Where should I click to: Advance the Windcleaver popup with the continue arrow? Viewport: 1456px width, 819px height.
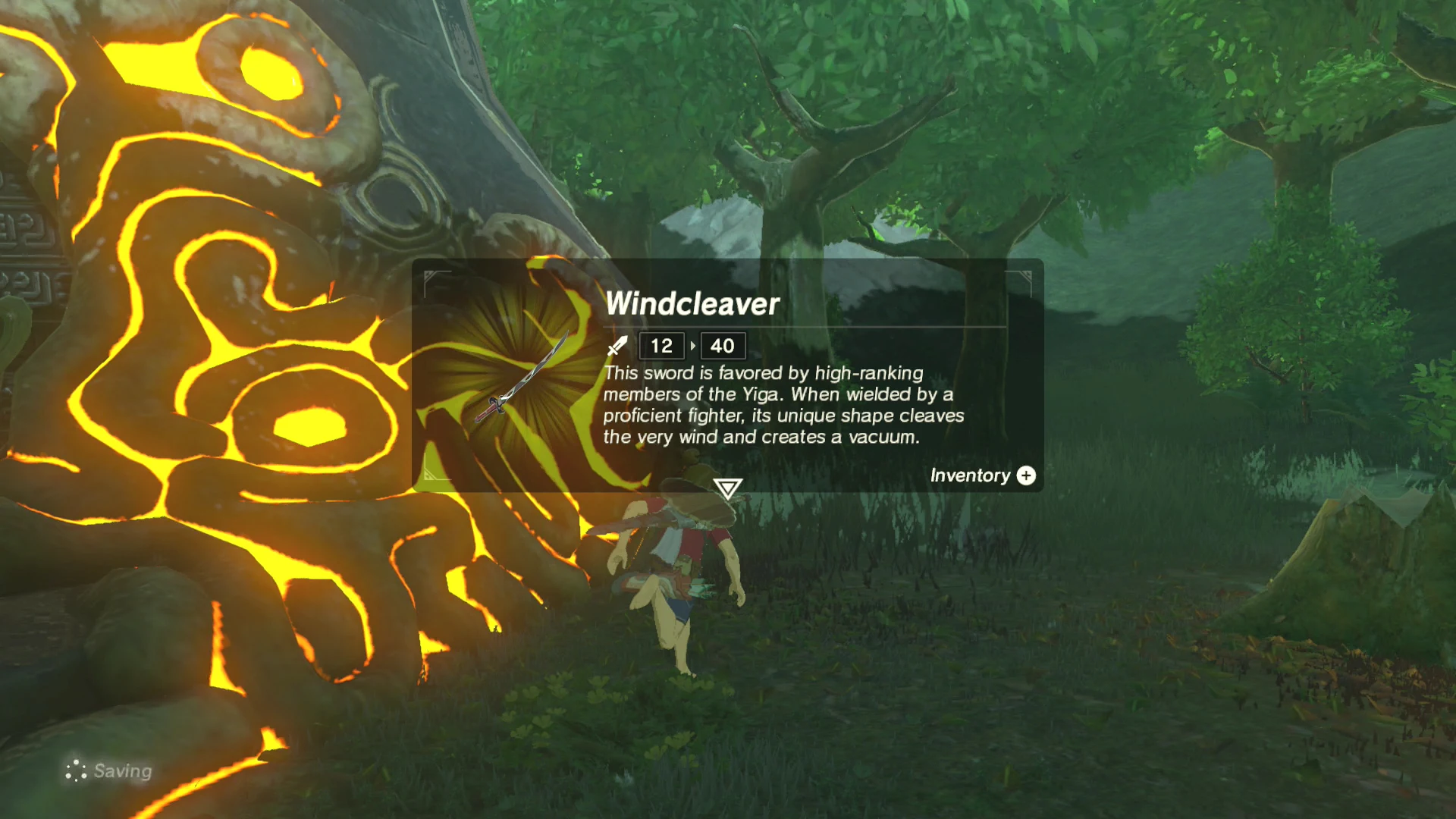pos(727,488)
